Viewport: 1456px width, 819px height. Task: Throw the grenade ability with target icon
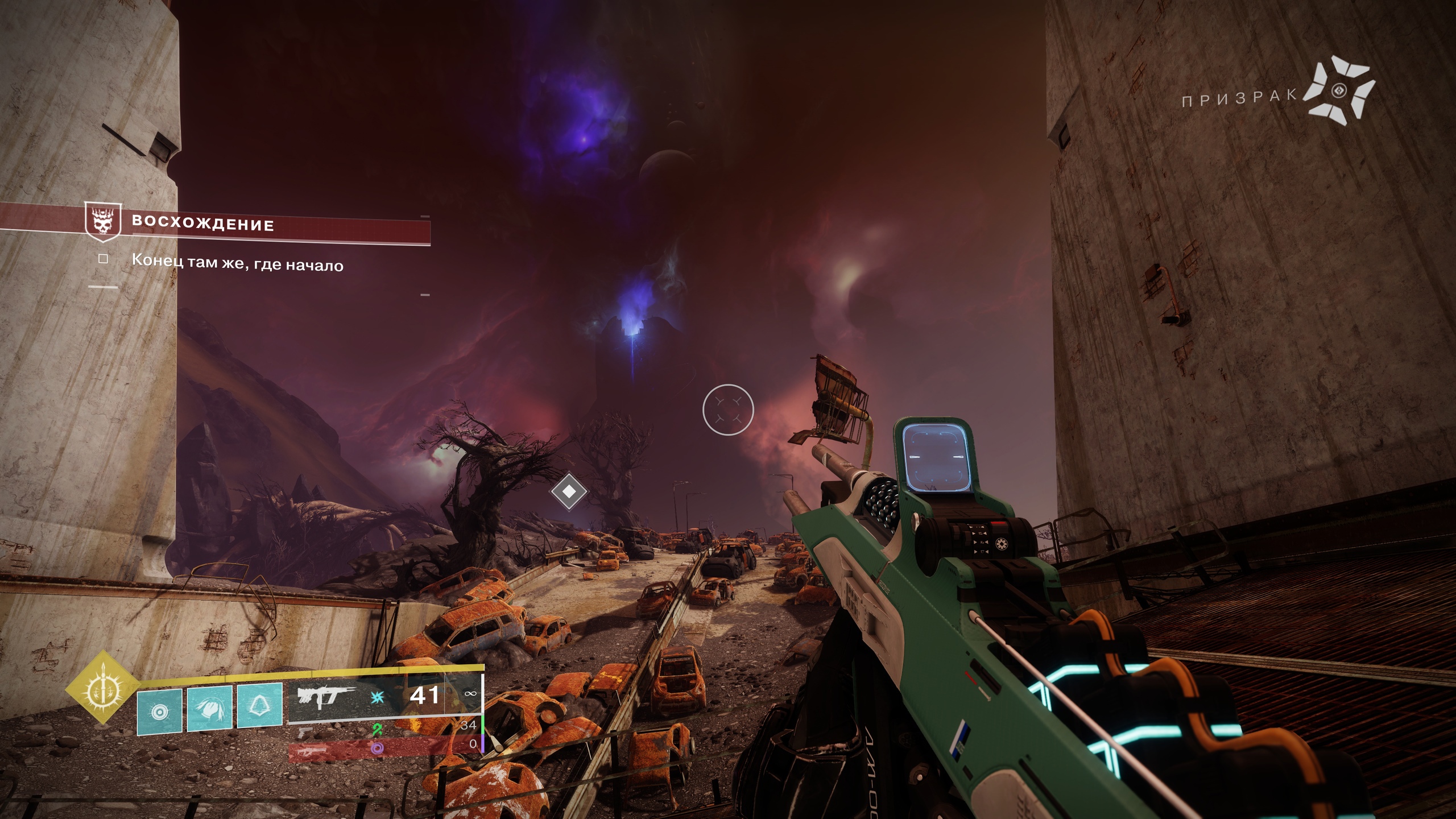(x=160, y=711)
